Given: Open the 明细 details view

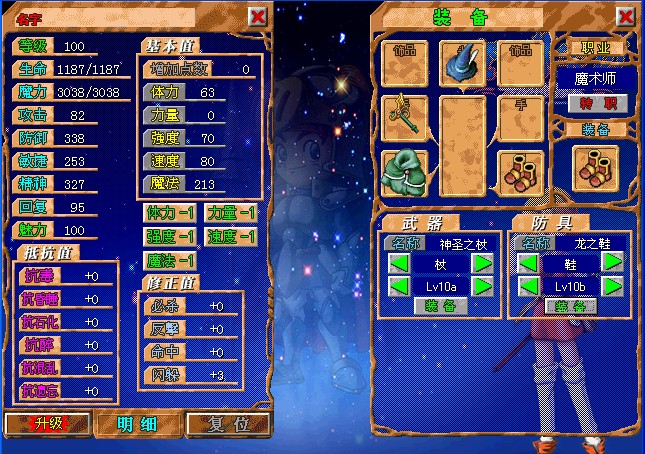Looking at the screenshot, I should [x=136, y=423].
